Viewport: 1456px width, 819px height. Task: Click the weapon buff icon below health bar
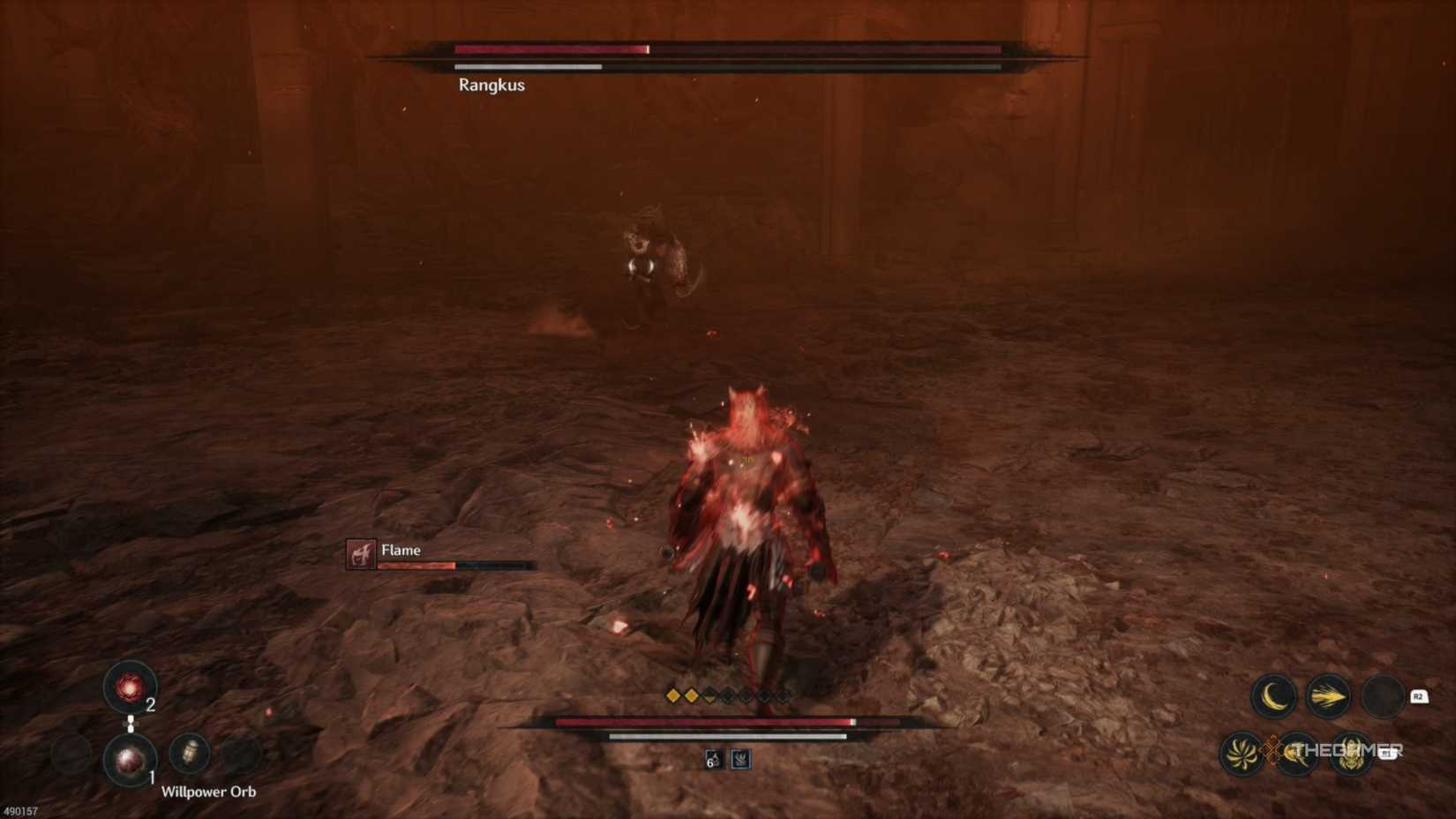coord(740,759)
